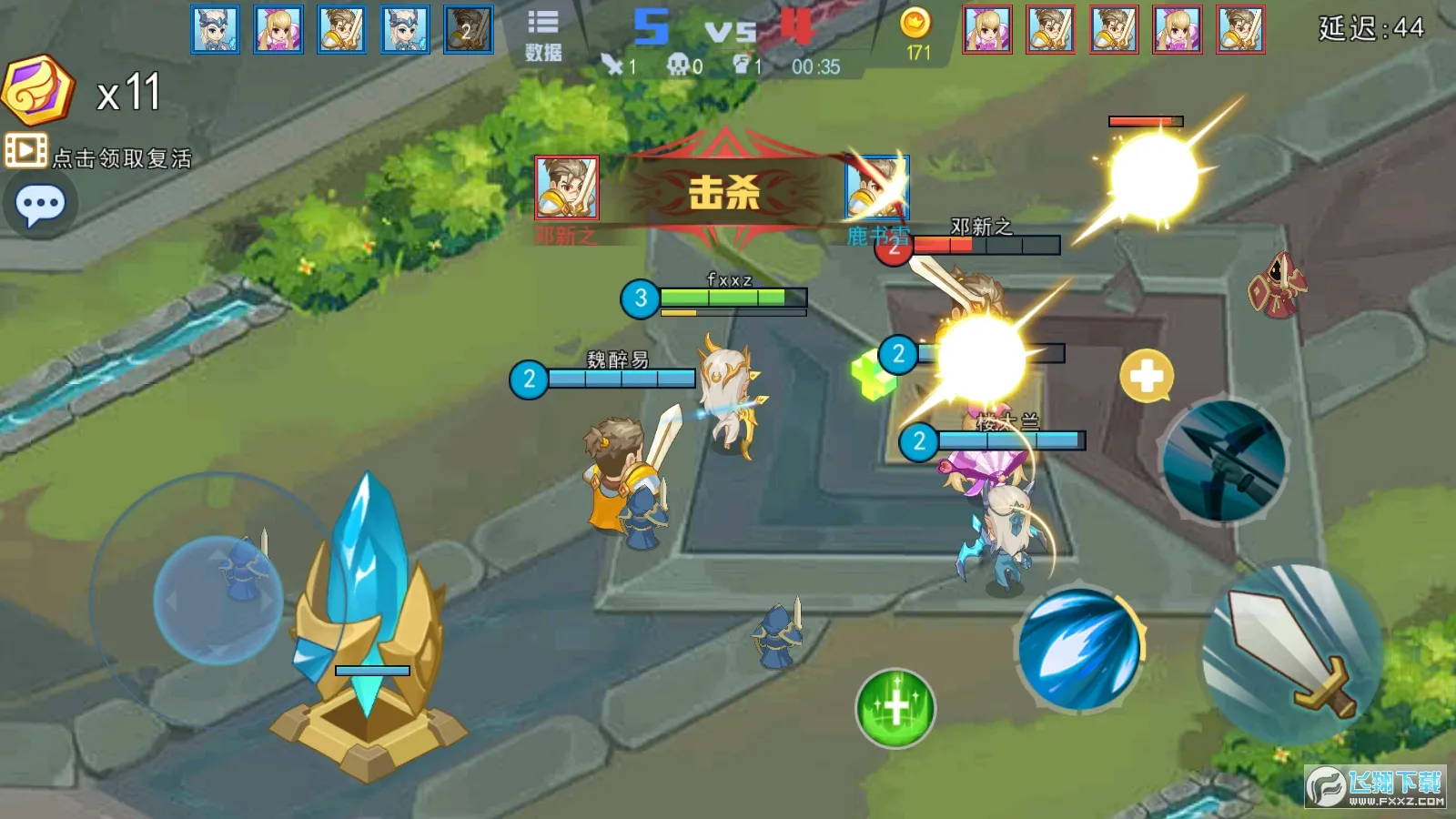Select the first ally hero portrait

216,29
